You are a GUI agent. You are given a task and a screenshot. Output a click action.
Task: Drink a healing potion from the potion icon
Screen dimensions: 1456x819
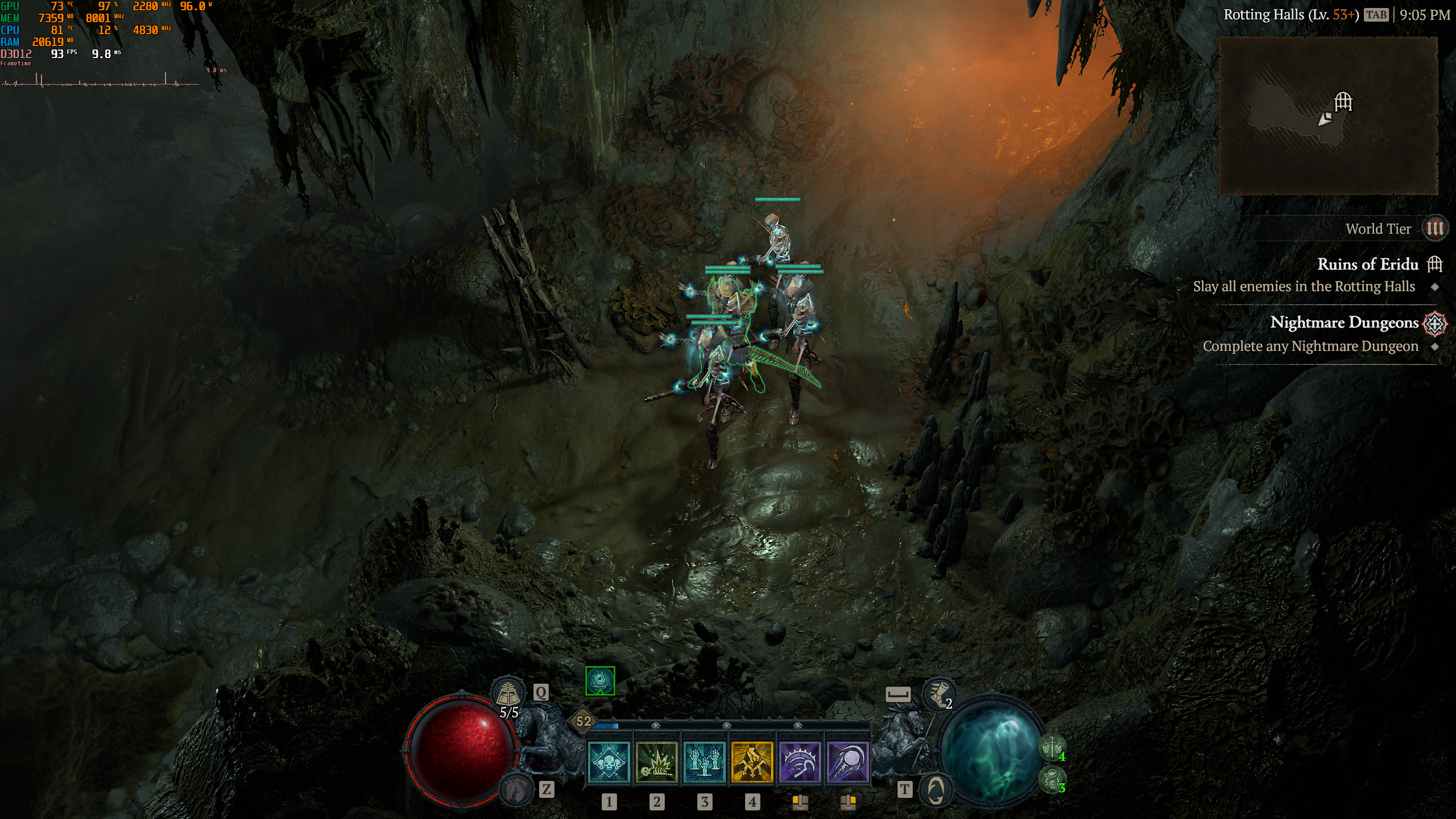(508, 693)
